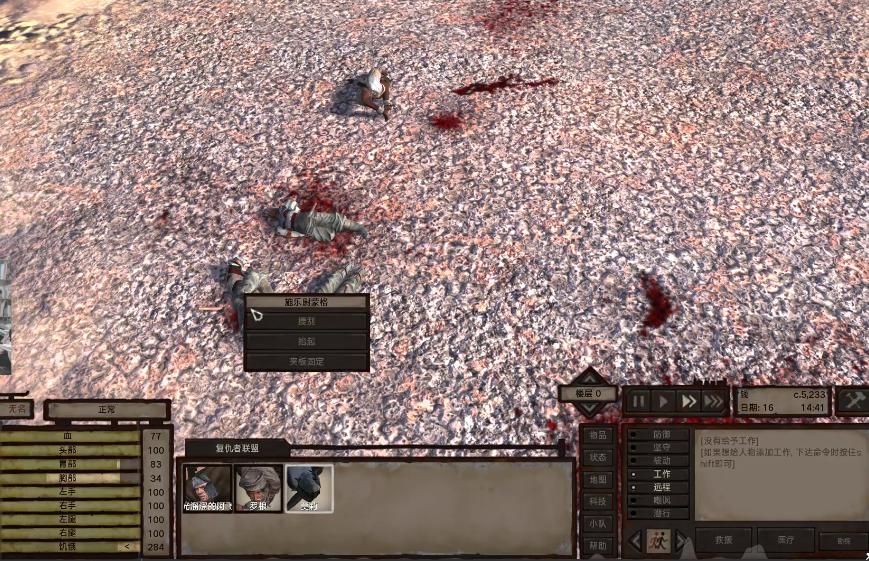Click the 救援 (rescue) button
Image resolution: width=869 pixels, height=561 pixels.
tap(723, 540)
